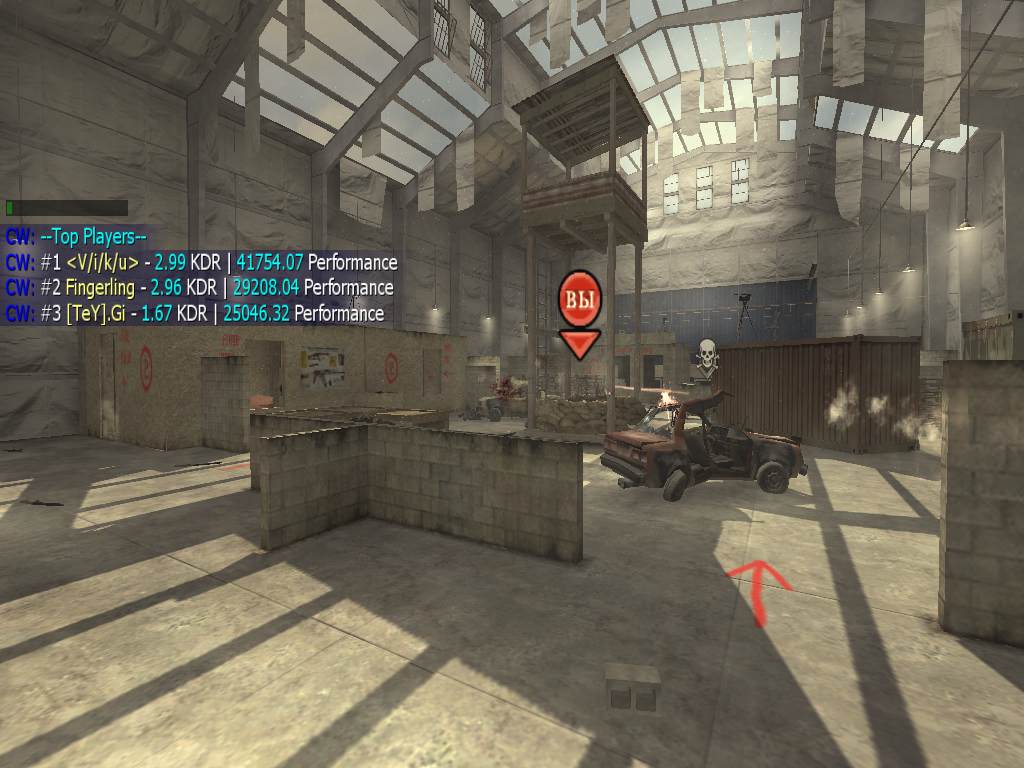Pick the #3 [TeY].Gi player row
This screenshot has width=1024, height=768.
[194, 313]
